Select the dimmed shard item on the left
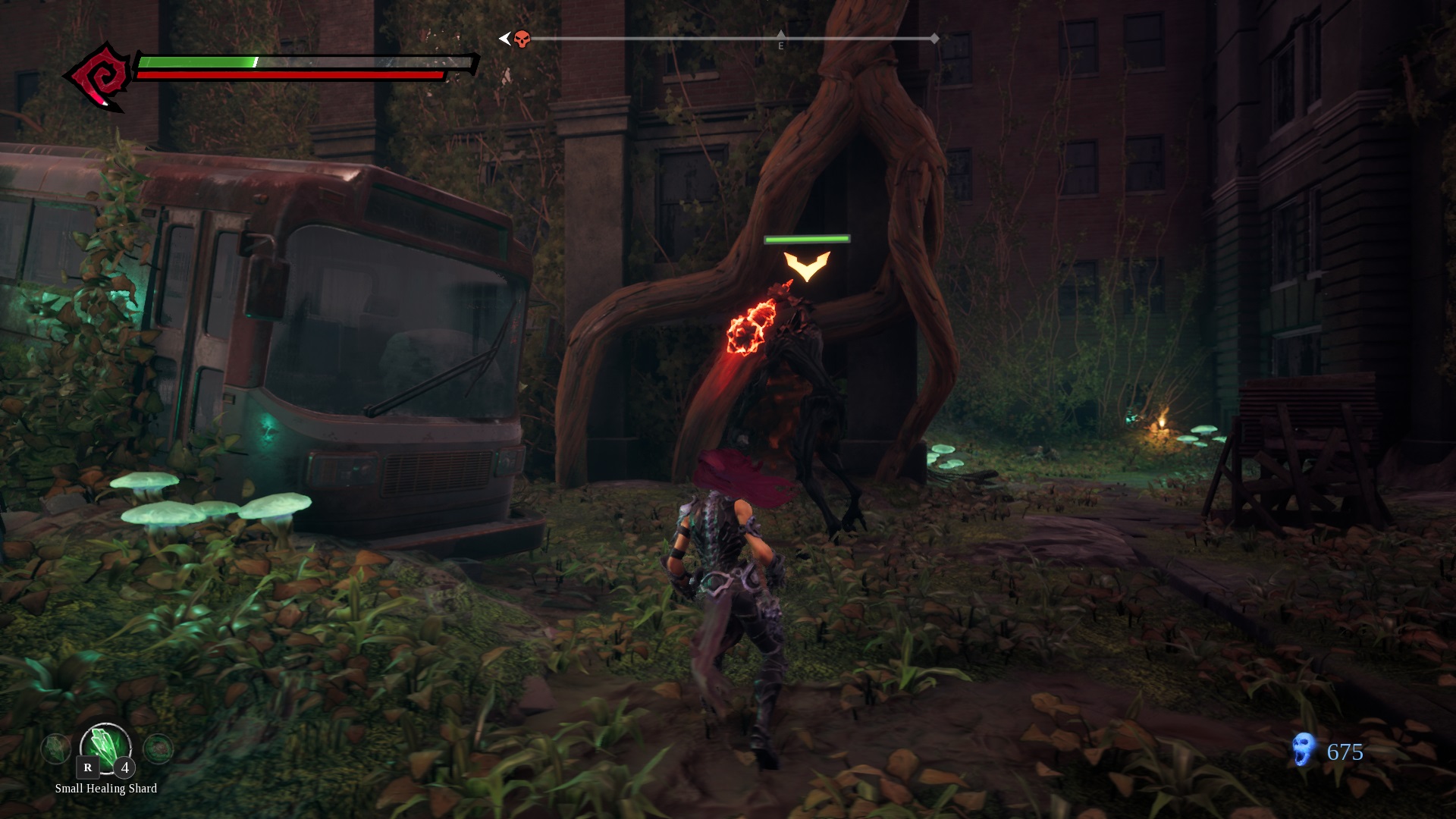The height and width of the screenshot is (819, 1456). click(55, 749)
